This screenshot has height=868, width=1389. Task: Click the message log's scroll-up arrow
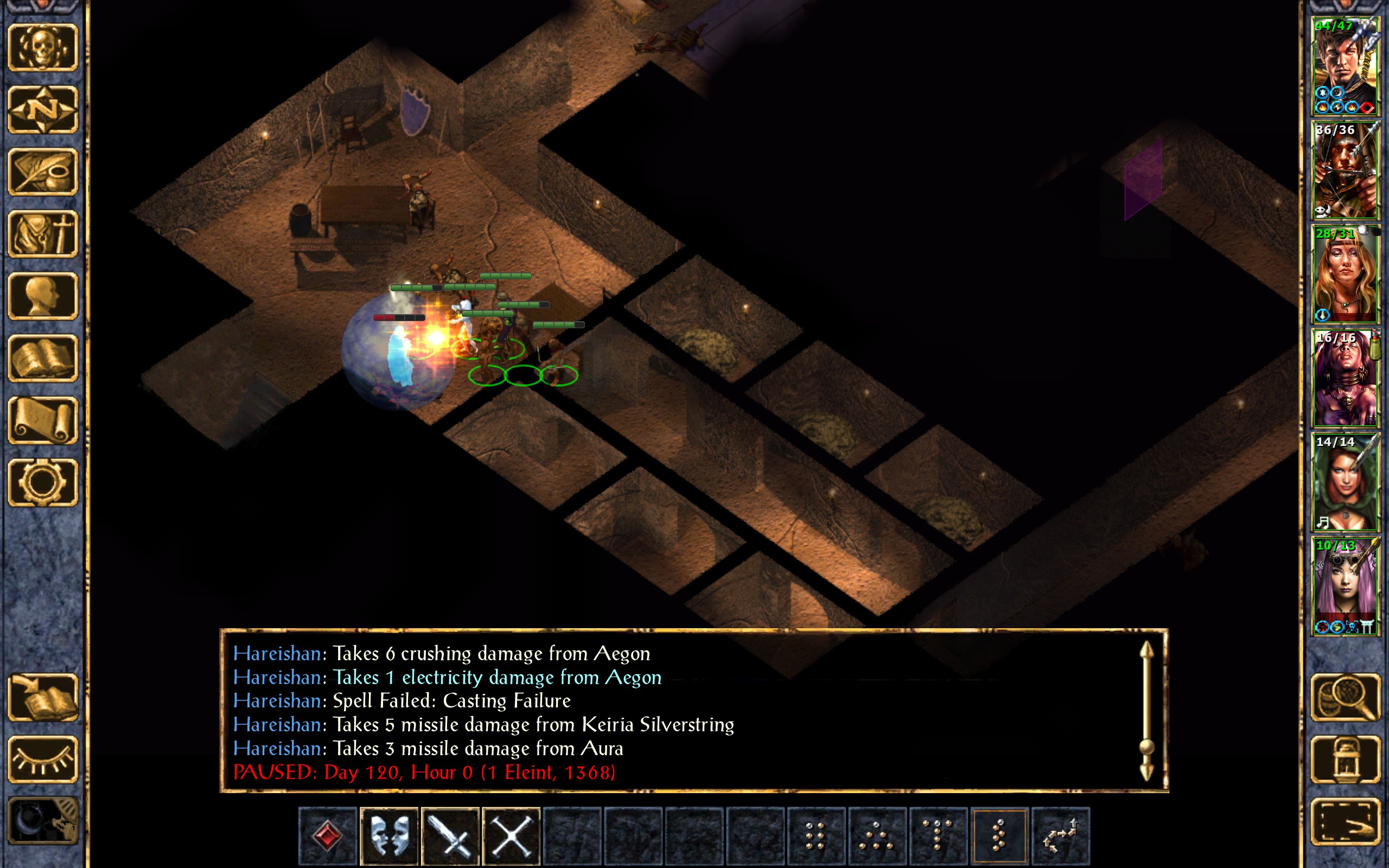1146,652
